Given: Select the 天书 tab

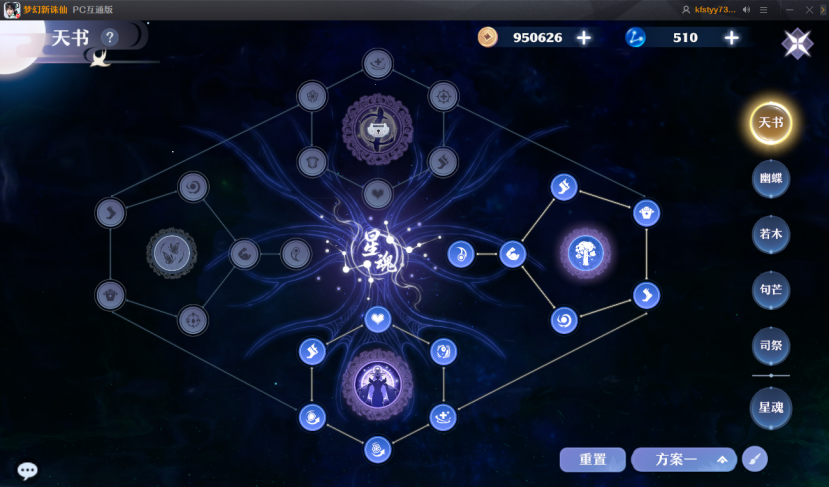Looking at the screenshot, I should tap(771, 123).
